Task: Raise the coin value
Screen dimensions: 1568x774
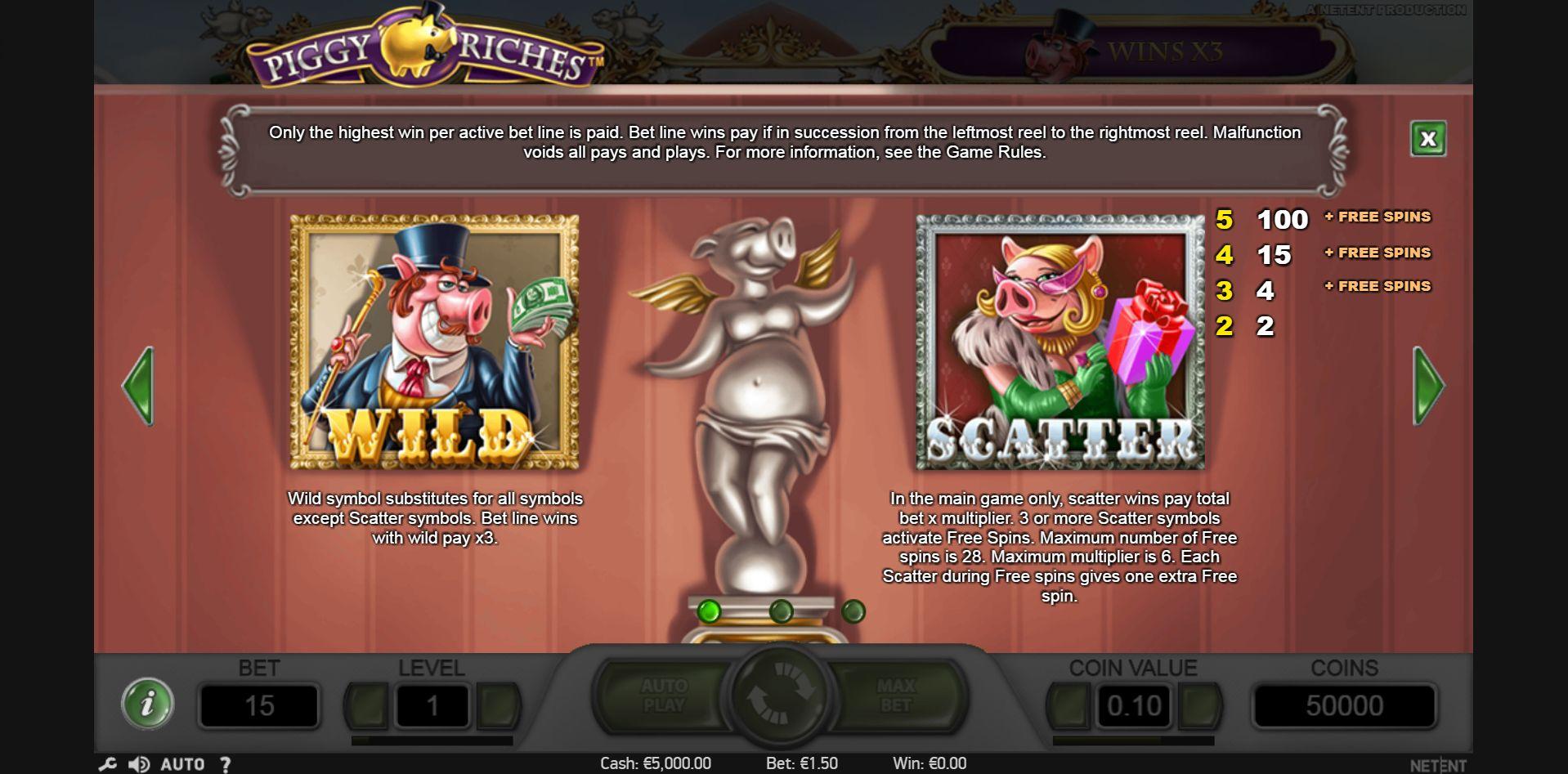Action: [x=1199, y=705]
